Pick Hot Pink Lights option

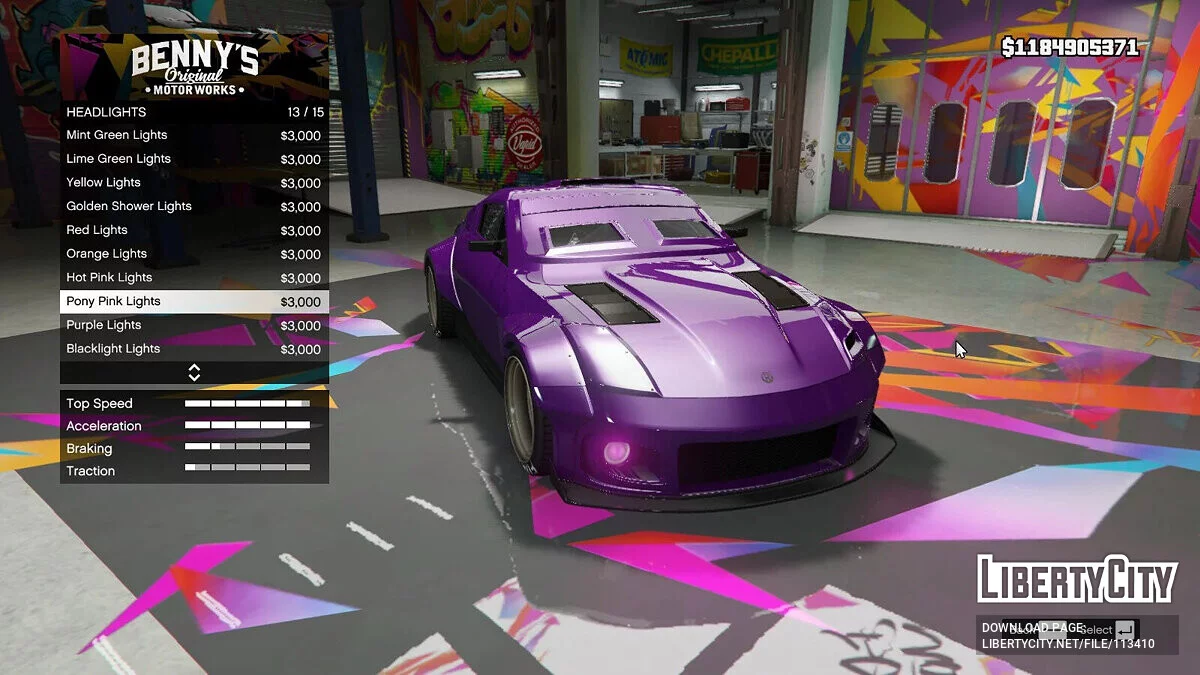point(194,278)
